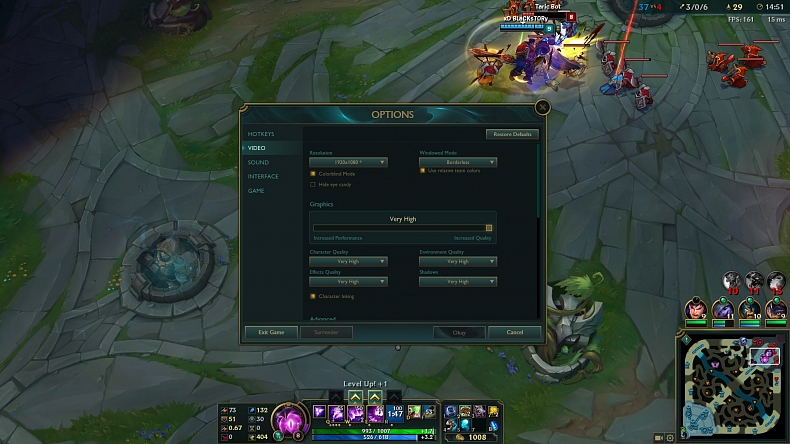Open the Effects Quality dropdown
Screen dimensions: 790x444
click(x=348, y=282)
